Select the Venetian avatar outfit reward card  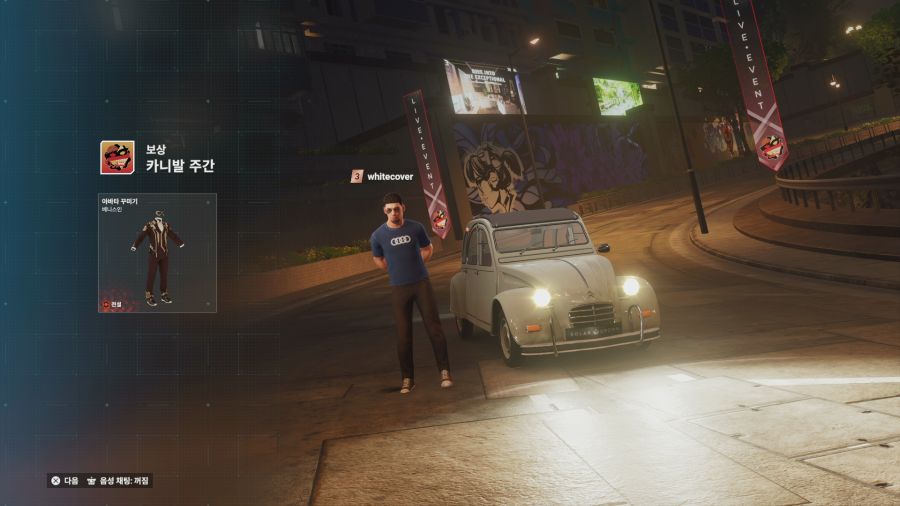(x=157, y=253)
